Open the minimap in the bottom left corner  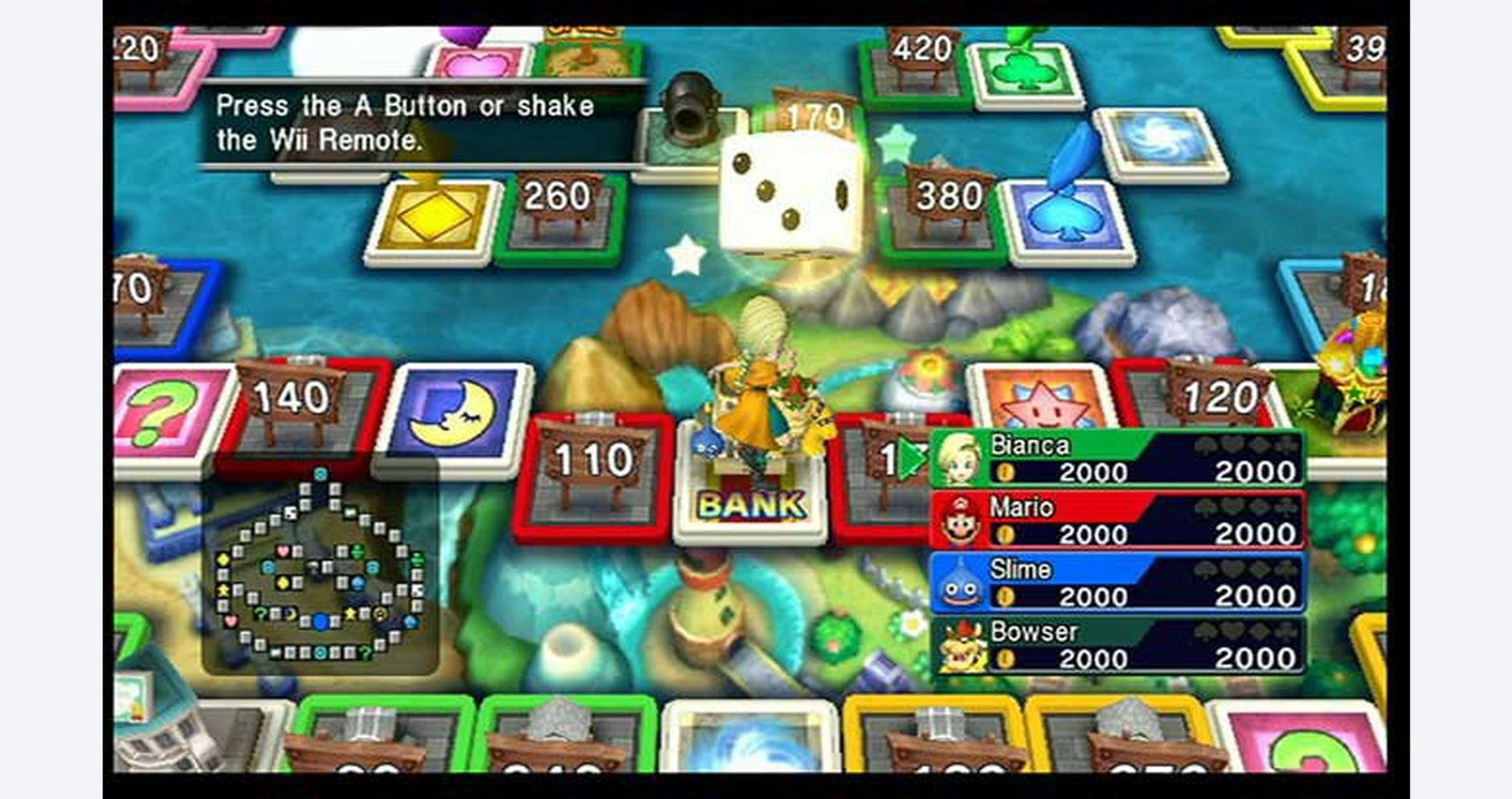[322, 569]
